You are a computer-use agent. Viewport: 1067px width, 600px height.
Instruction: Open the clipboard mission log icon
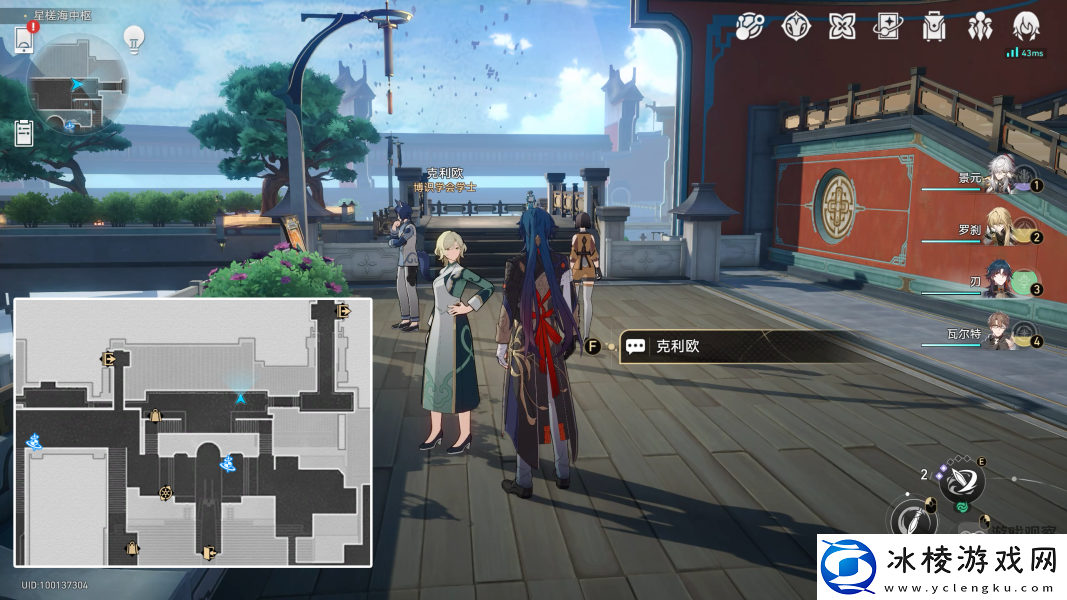(x=25, y=132)
